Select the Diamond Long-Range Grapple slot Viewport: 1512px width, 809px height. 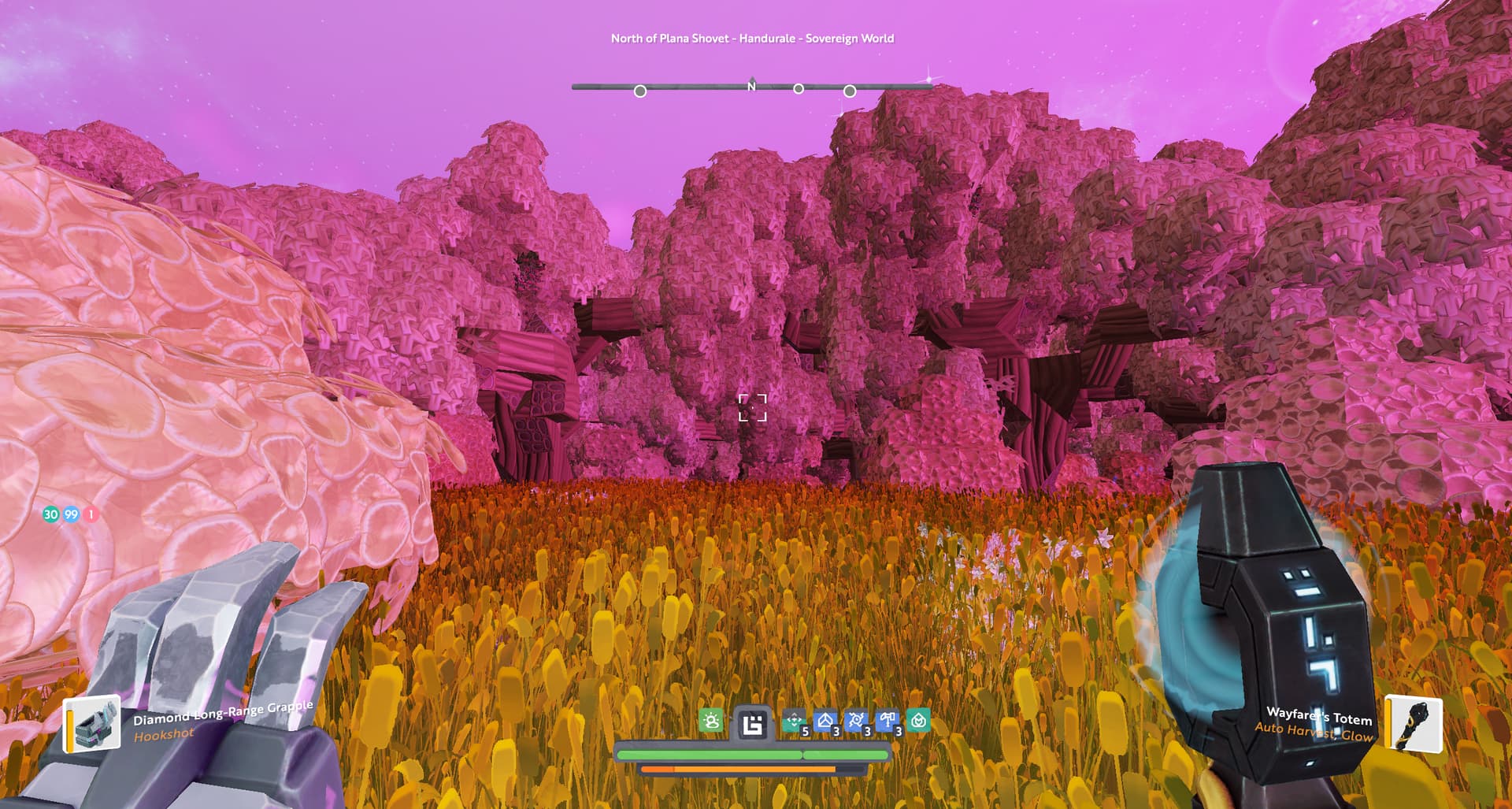pos(91,724)
